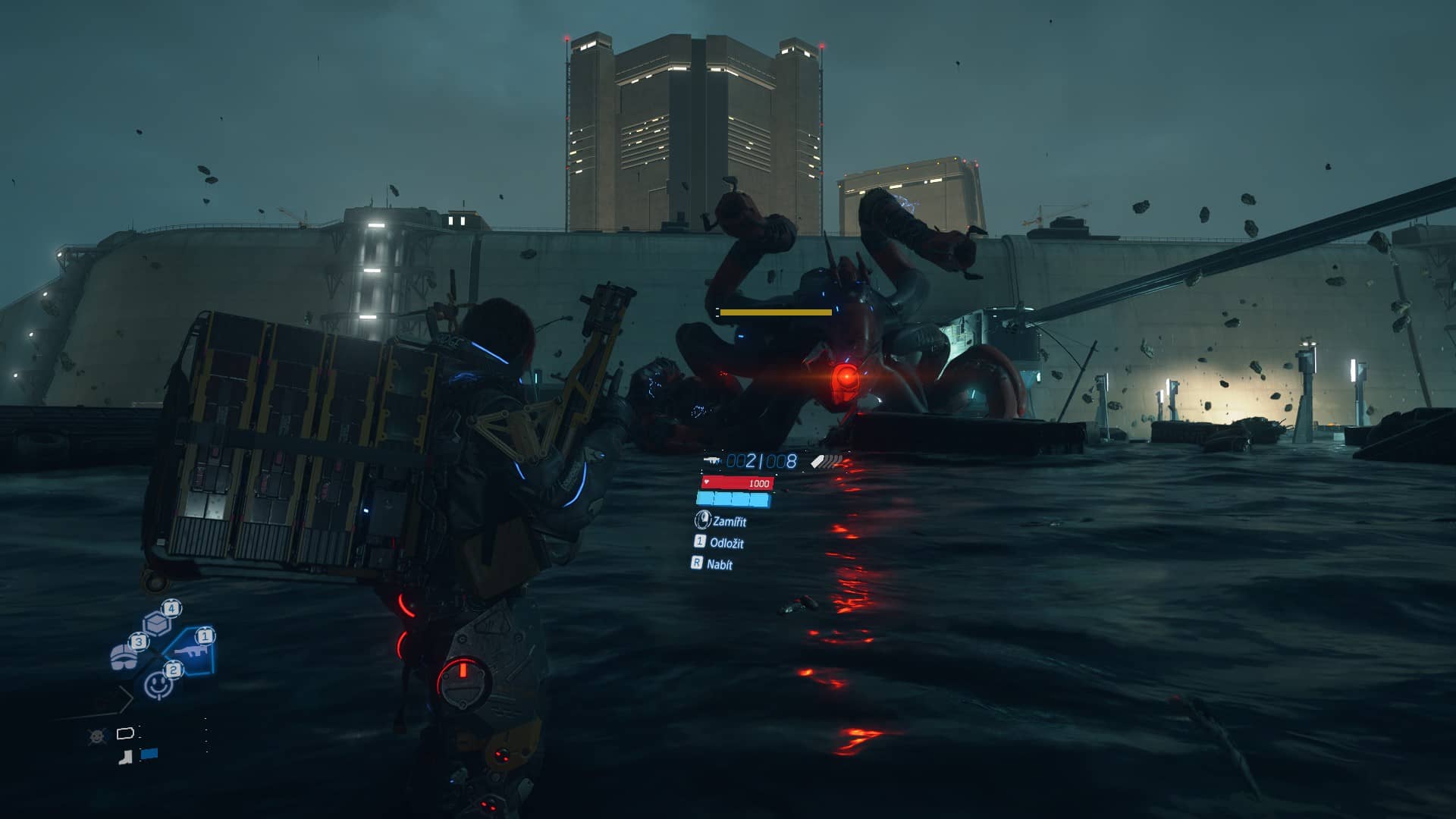Click the crossed-out BB pod icon
Screen dimensions: 1456x819
(x=98, y=736)
